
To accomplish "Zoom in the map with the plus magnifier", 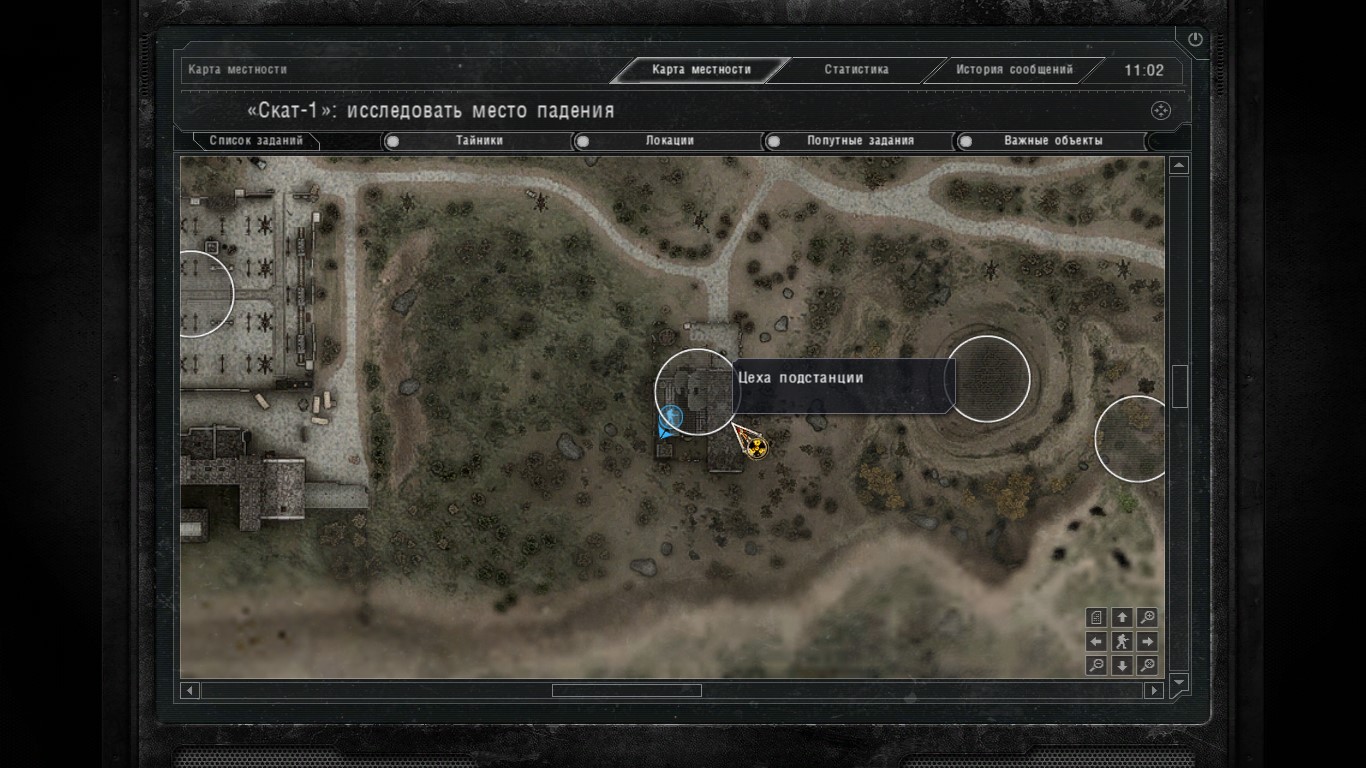I will [x=1148, y=618].
